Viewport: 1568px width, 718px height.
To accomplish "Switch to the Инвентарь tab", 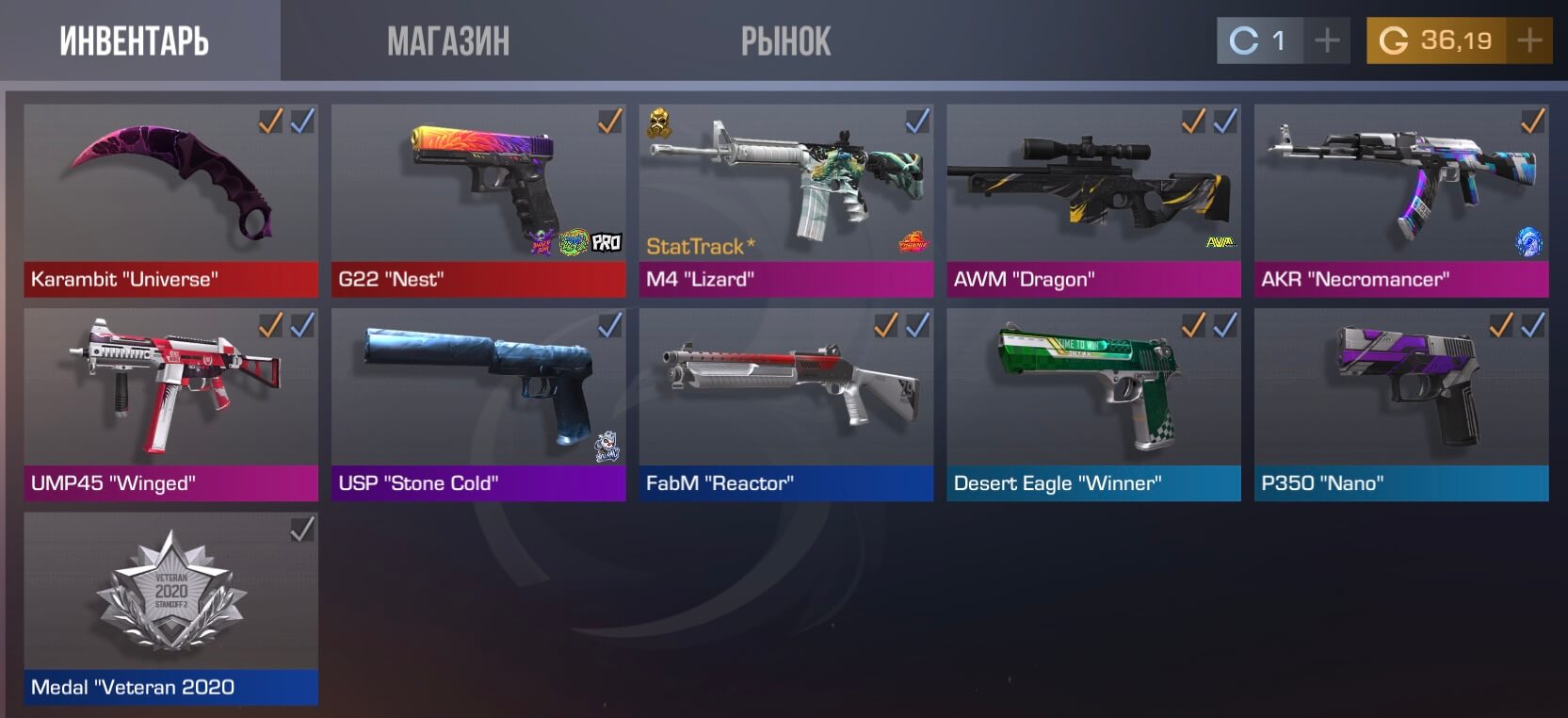I will pyautogui.click(x=135, y=41).
